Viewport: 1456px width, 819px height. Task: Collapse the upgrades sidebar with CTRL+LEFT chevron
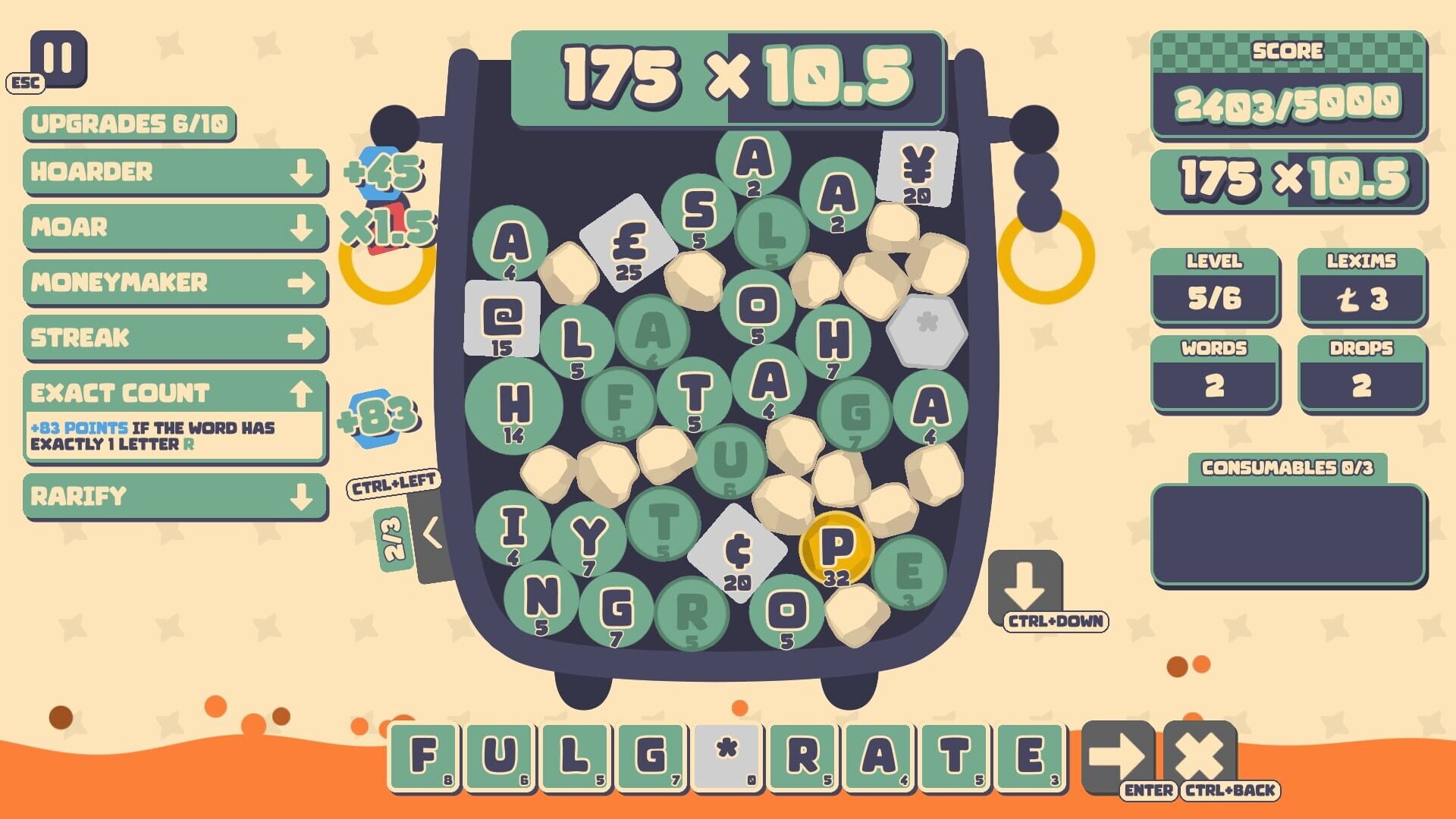point(430,533)
